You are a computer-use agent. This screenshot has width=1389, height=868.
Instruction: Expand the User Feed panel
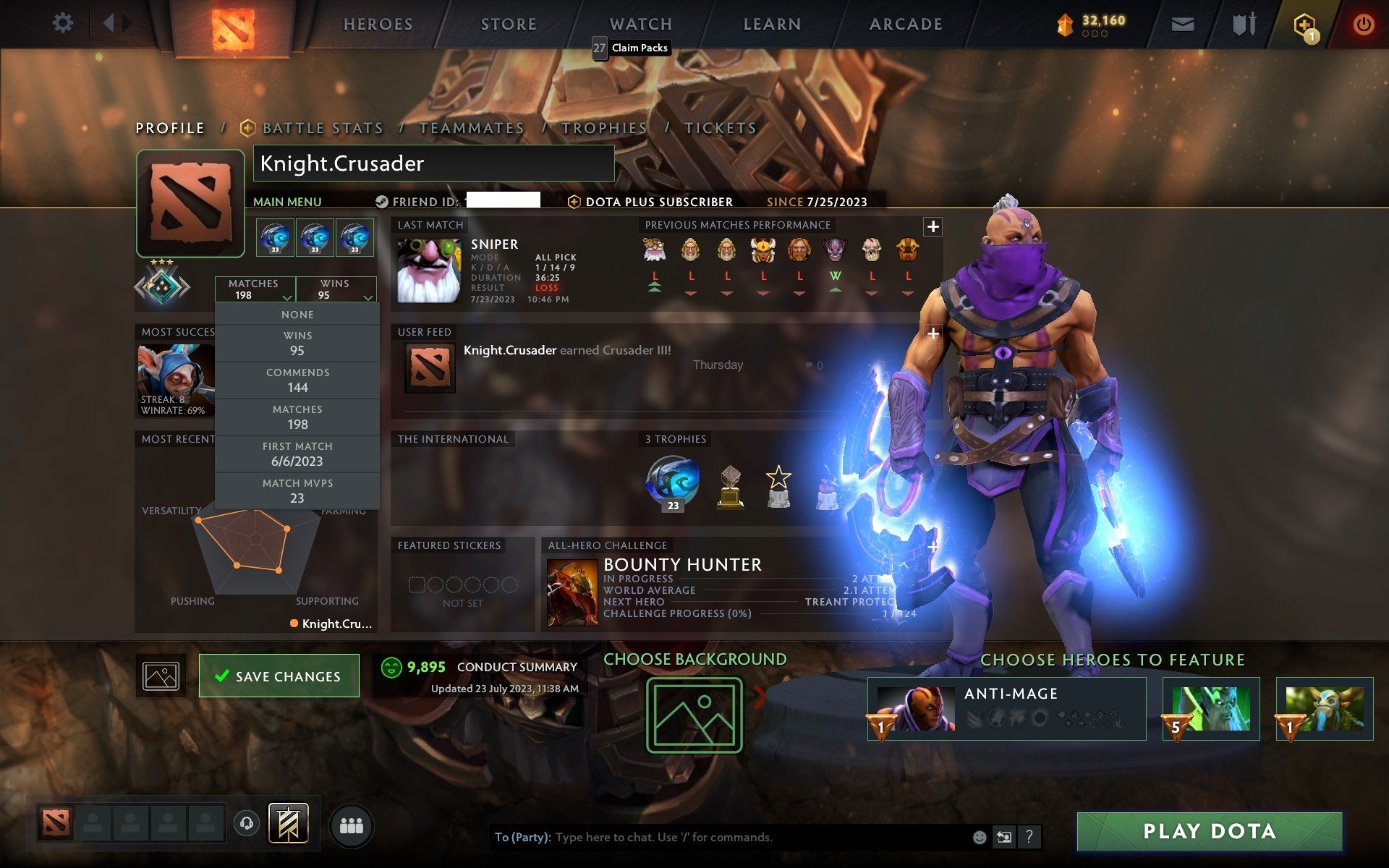(x=933, y=333)
